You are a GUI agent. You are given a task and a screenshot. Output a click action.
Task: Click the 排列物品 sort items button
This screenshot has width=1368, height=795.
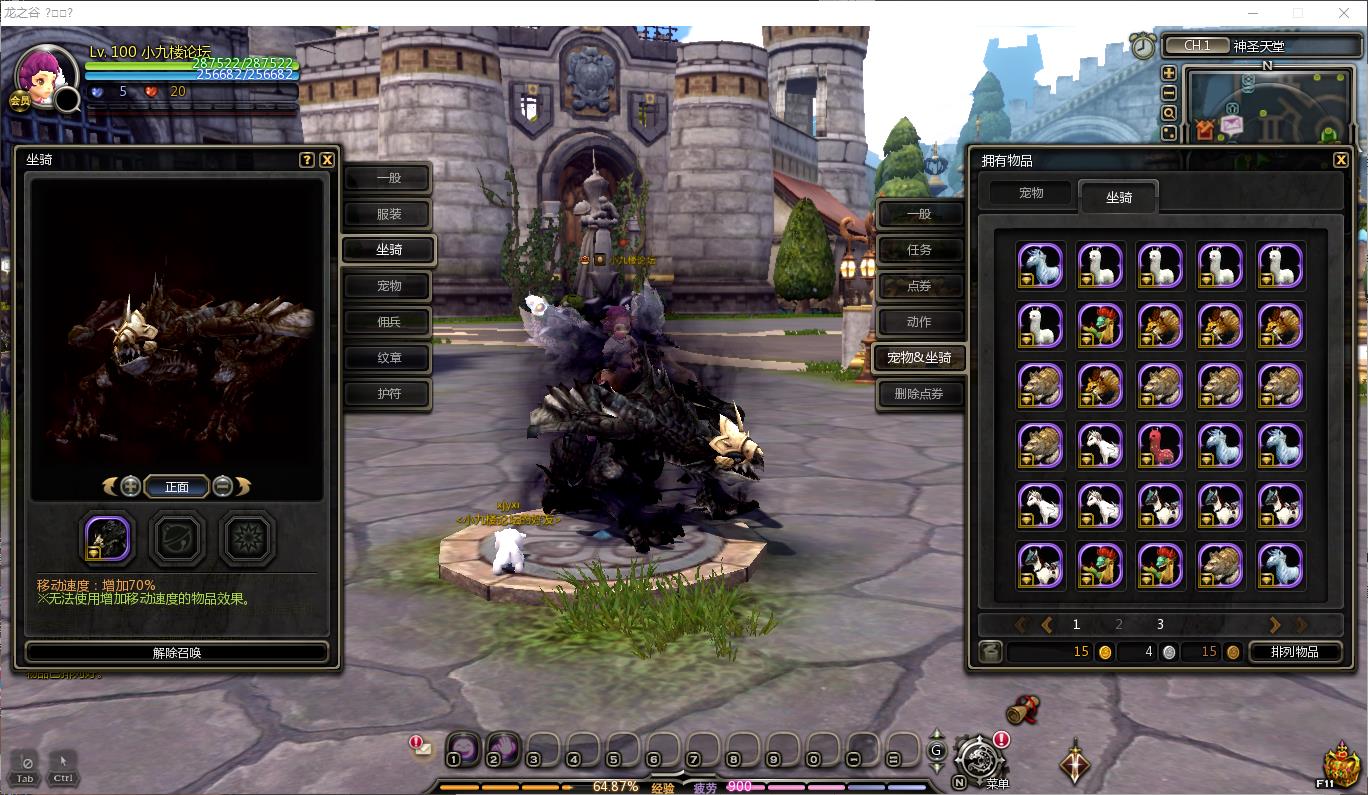1294,652
